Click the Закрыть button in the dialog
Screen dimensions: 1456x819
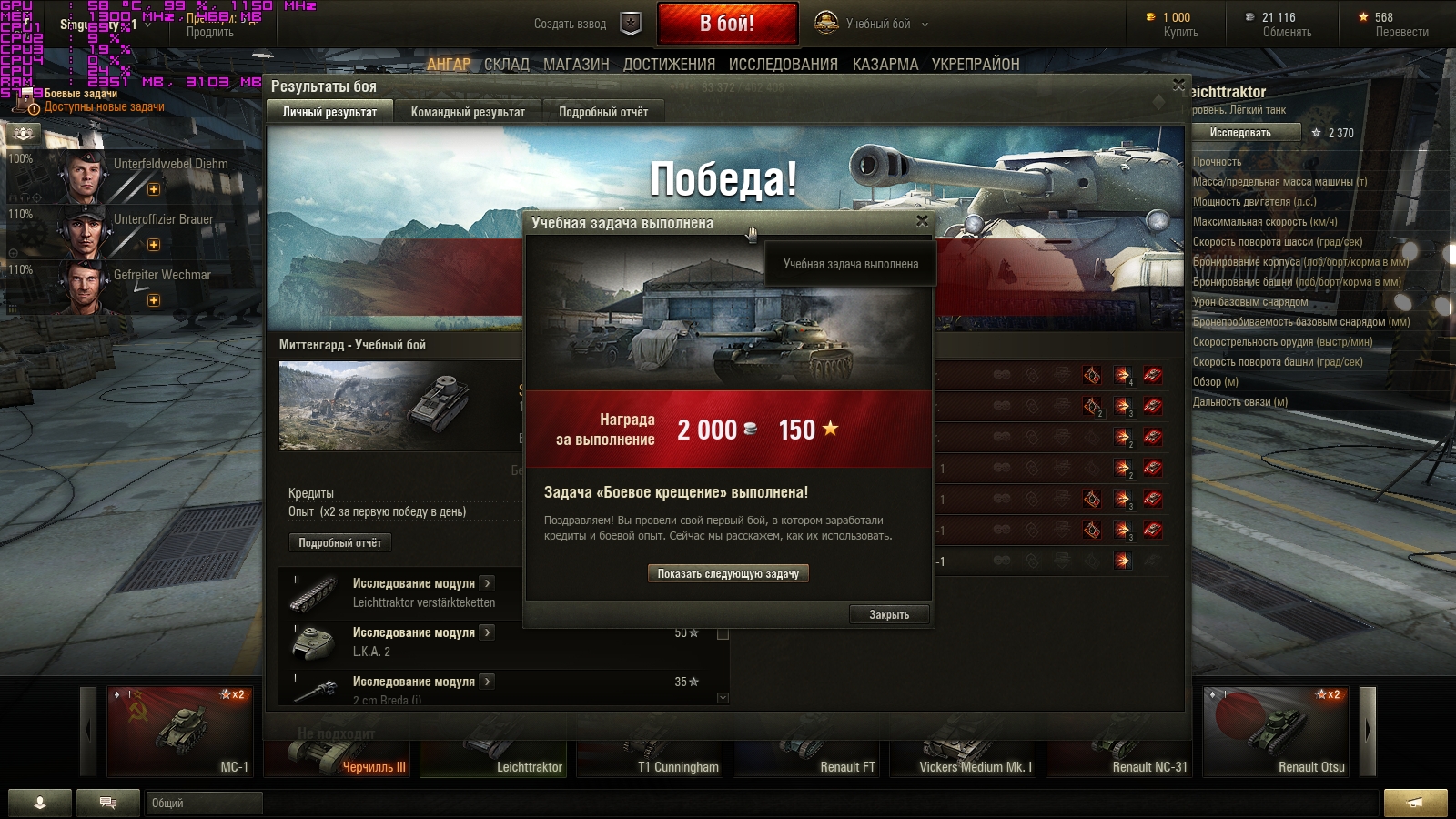click(889, 615)
